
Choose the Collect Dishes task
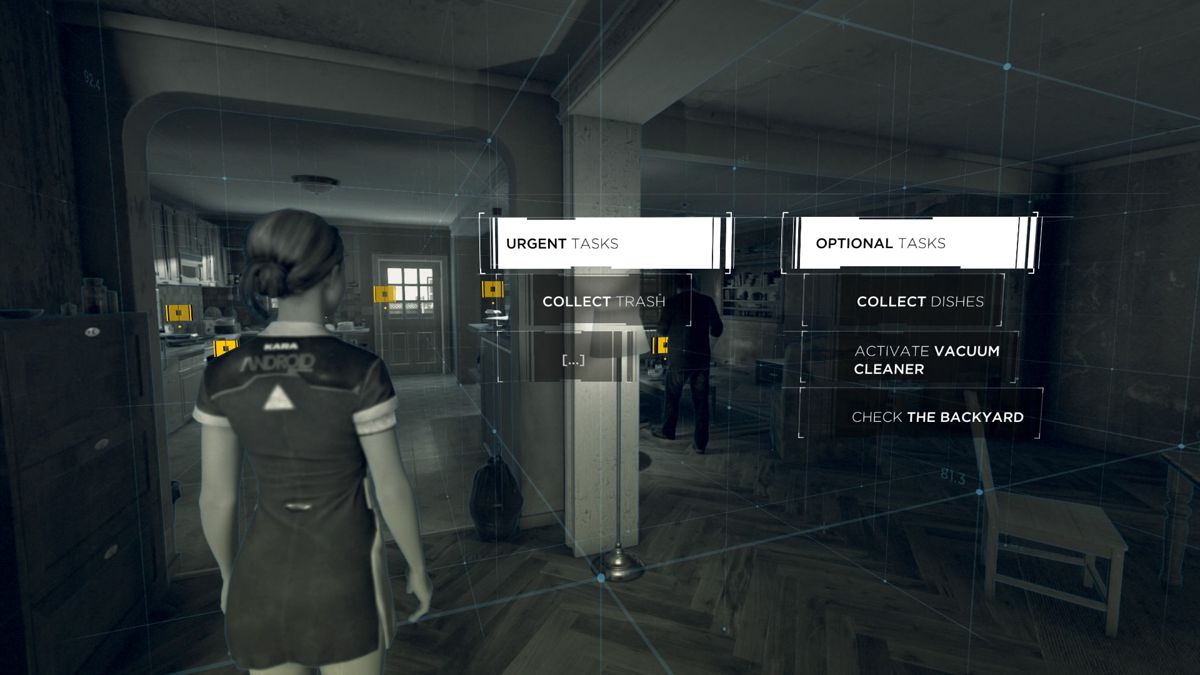click(x=919, y=301)
